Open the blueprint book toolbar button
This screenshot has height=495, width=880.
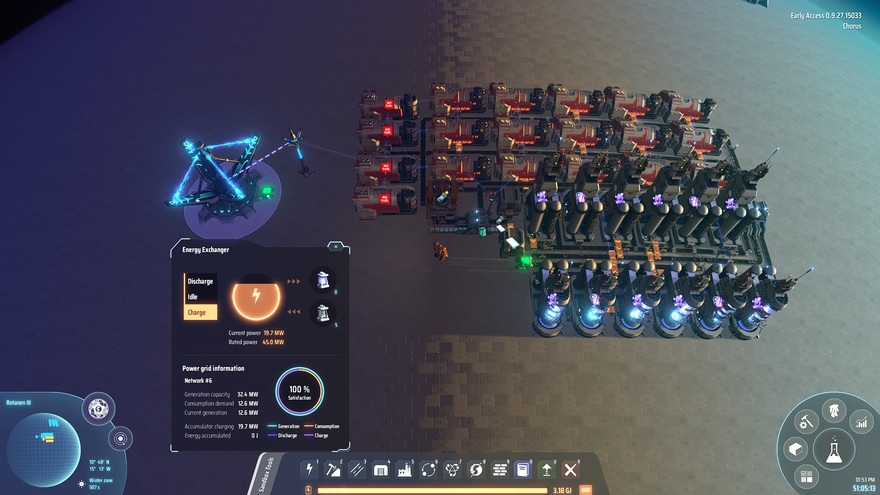pos(523,469)
